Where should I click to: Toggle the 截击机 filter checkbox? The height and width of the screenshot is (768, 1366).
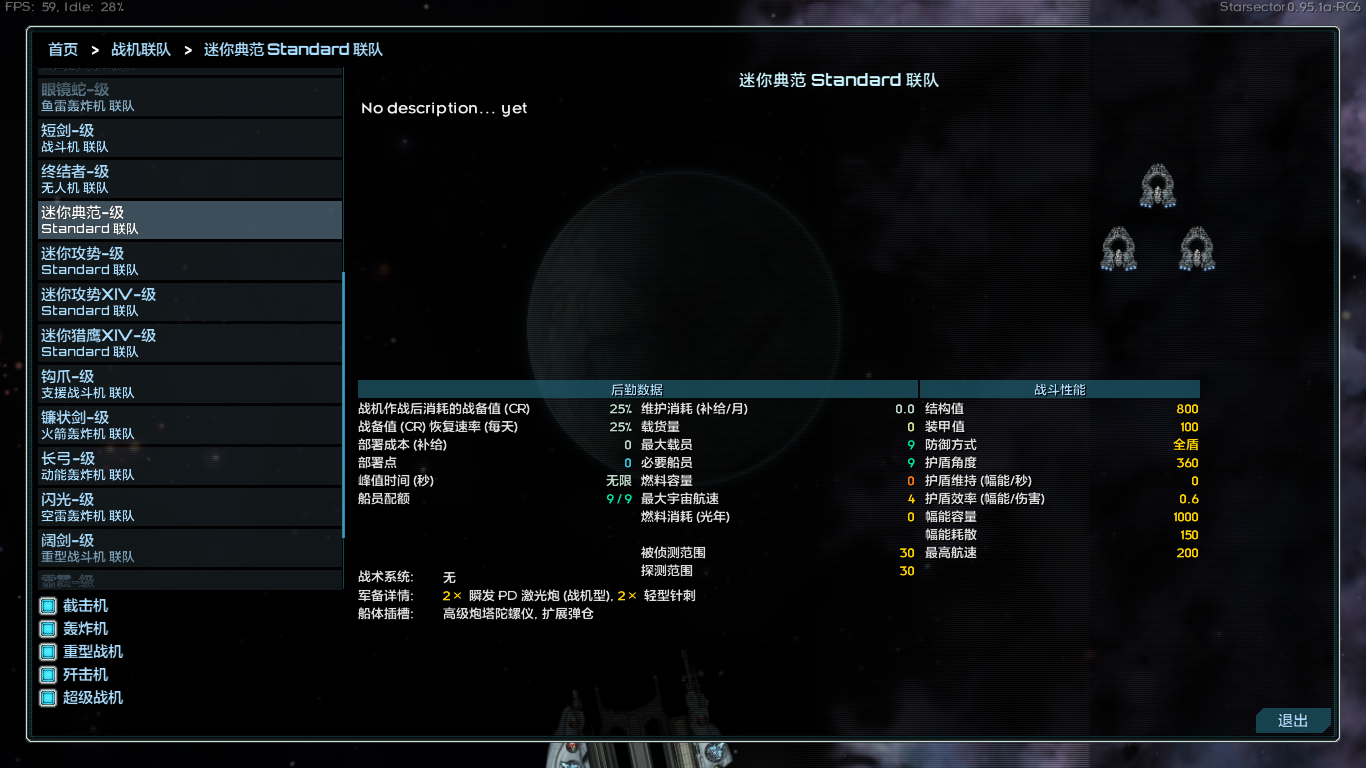click(x=46, y=604)
